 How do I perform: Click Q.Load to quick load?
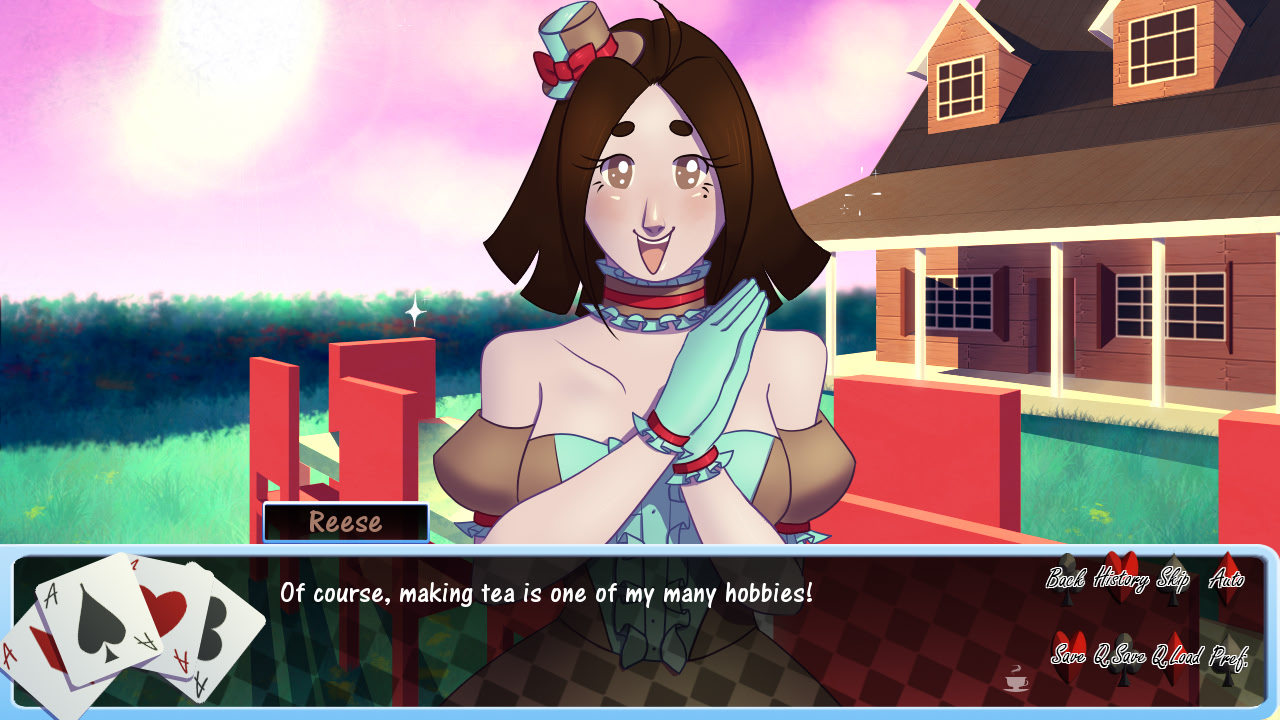pos(1176,656)
